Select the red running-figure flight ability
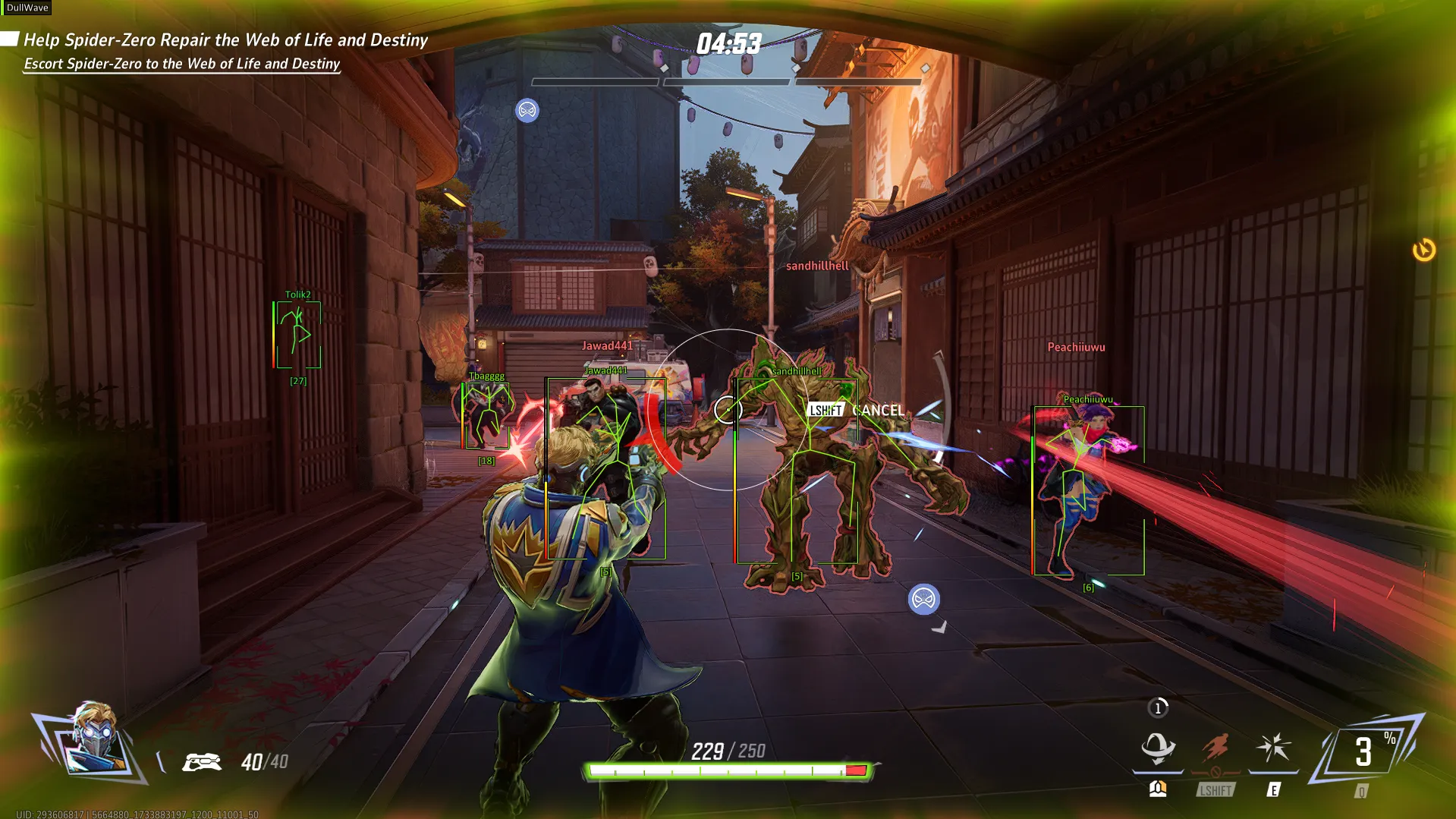The width and height of the screenshot is (1456, 819). pos(1215,748)
